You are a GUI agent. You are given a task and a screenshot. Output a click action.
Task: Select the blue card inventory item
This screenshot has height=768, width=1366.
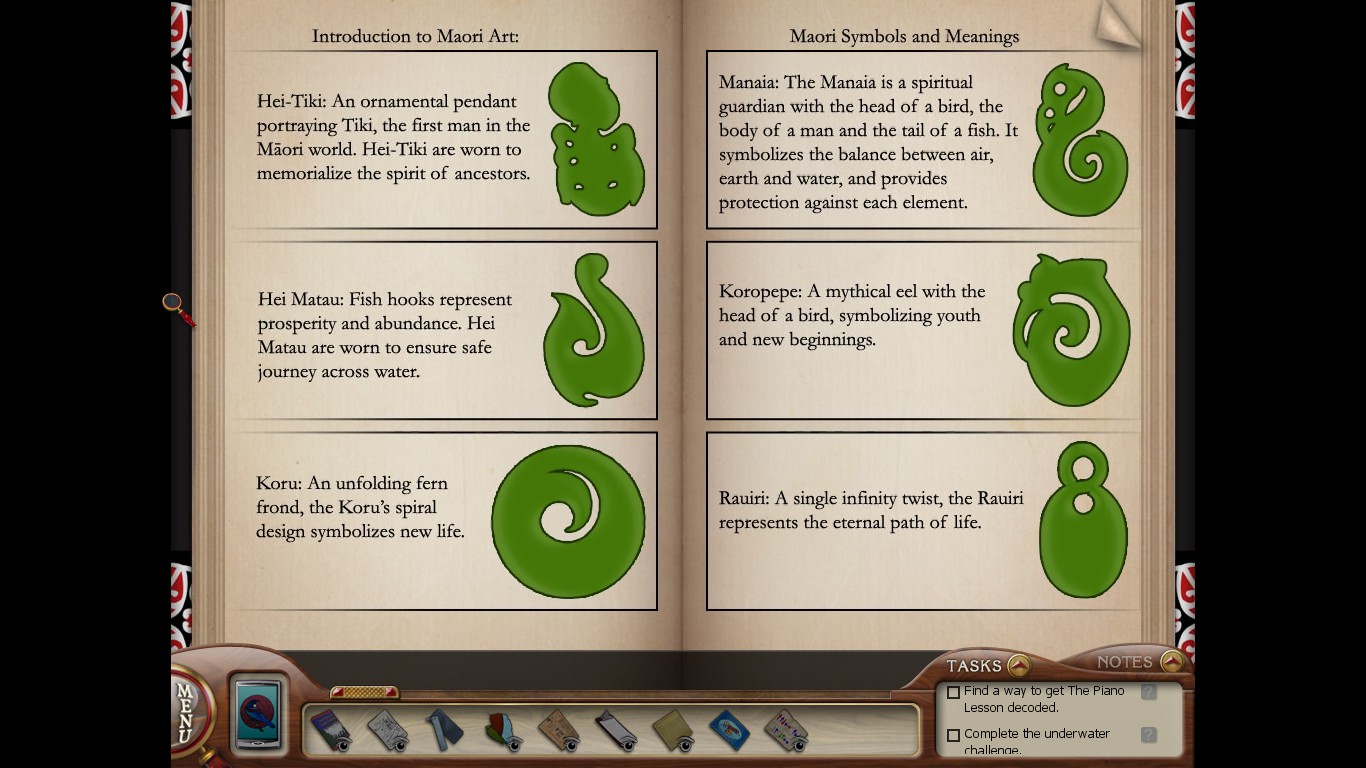click(x=730, y=730)
